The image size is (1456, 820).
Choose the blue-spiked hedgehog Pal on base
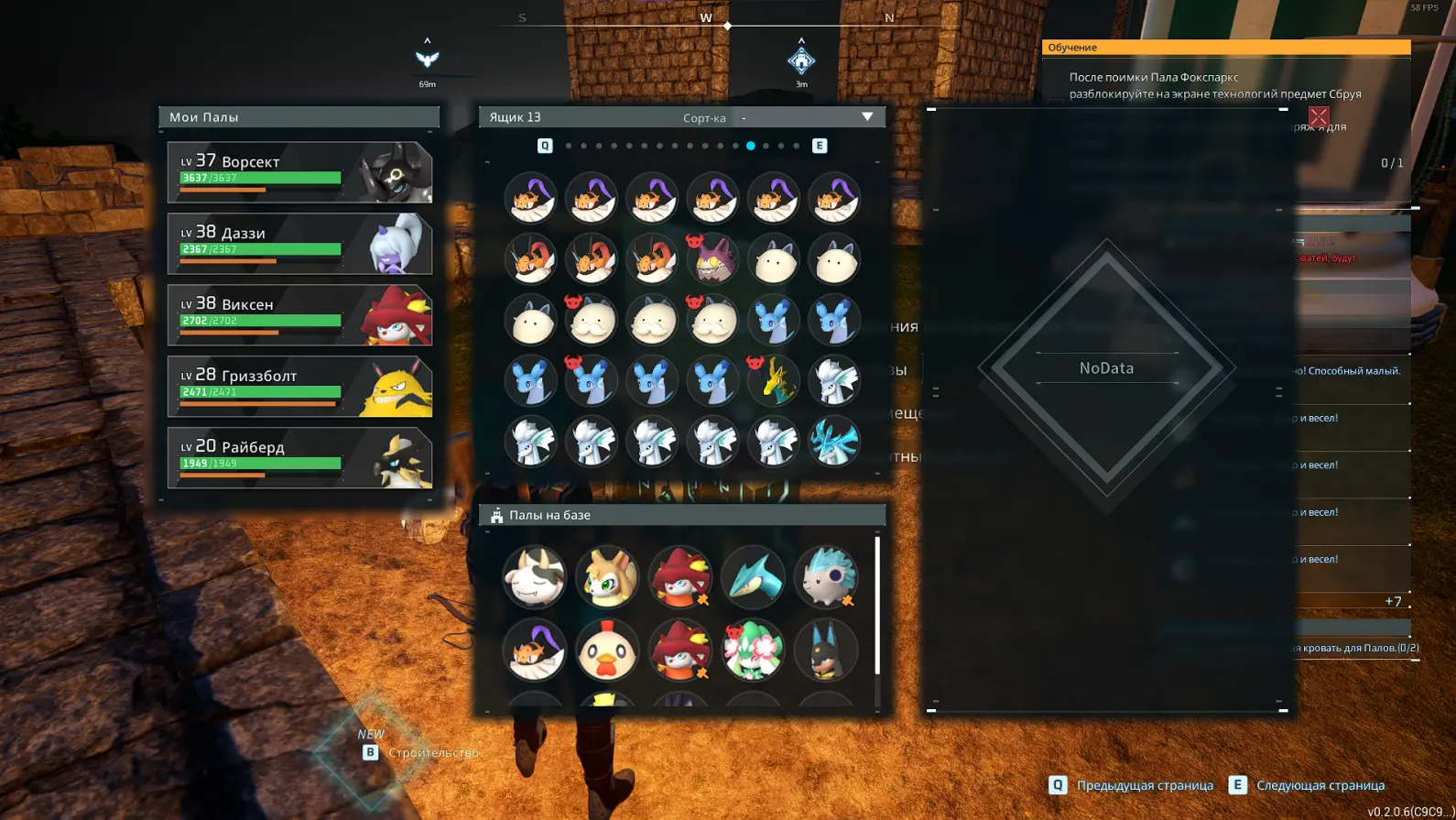point(826,577)
